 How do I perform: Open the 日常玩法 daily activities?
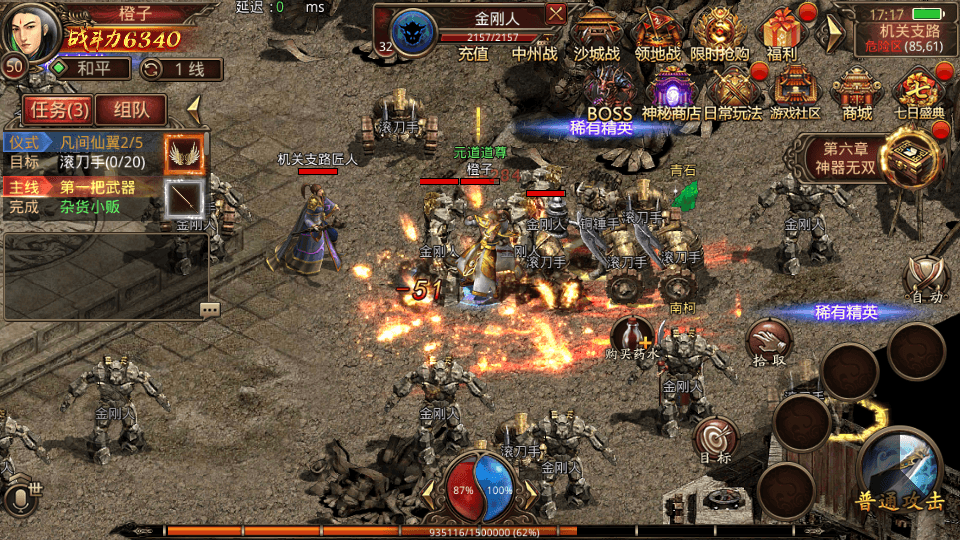tap(733, 93)
